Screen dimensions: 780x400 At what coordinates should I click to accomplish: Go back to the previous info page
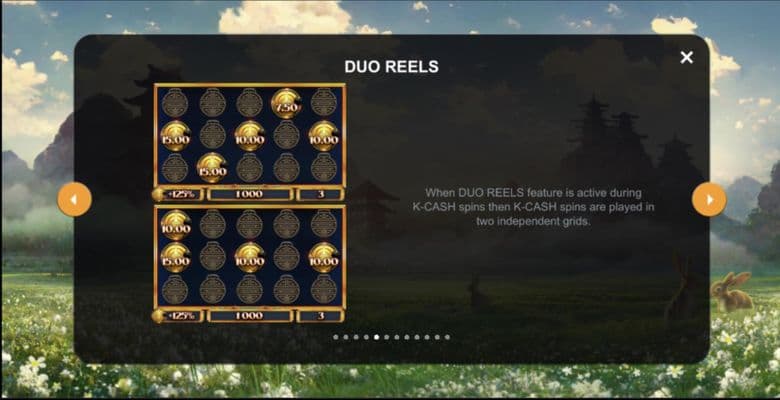pyautogui.click(x=74, y=199)
